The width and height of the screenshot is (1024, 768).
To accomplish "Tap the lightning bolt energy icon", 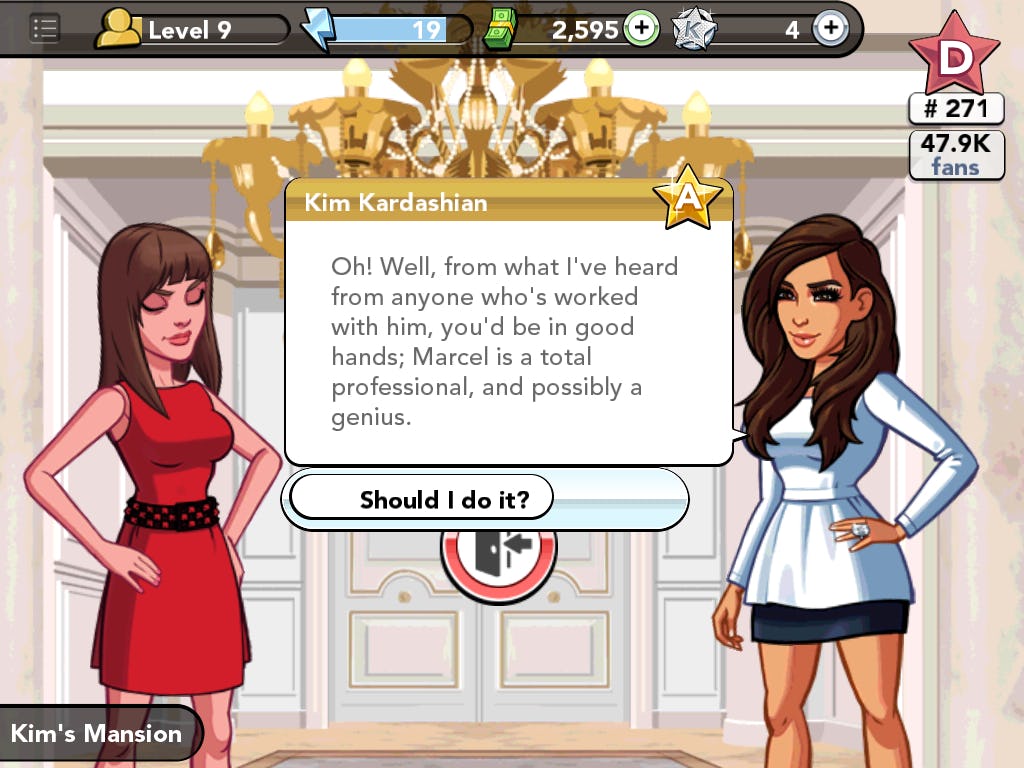I will point(318,29).
